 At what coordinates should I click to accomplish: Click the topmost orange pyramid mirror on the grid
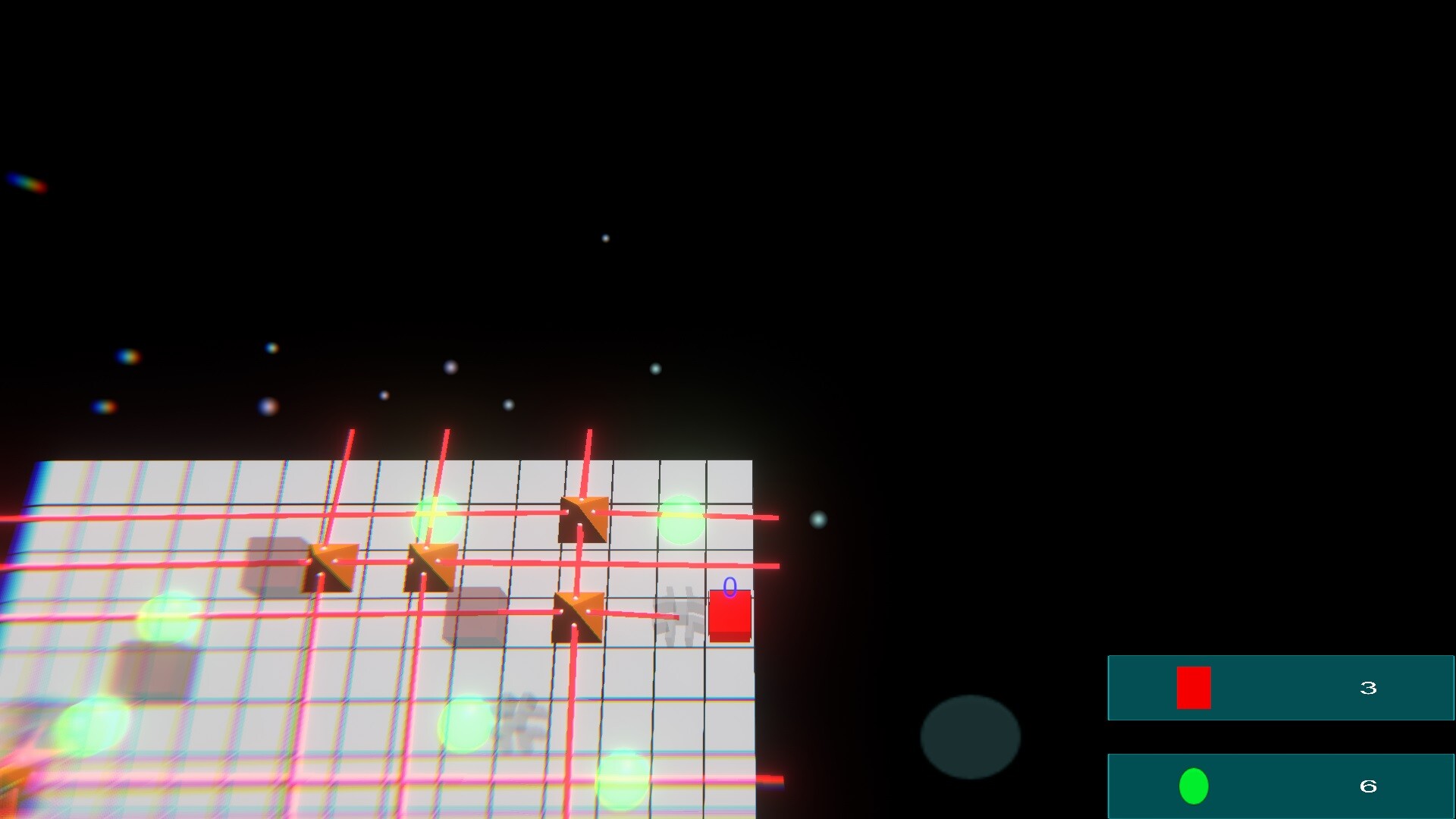tap(582, 520)
